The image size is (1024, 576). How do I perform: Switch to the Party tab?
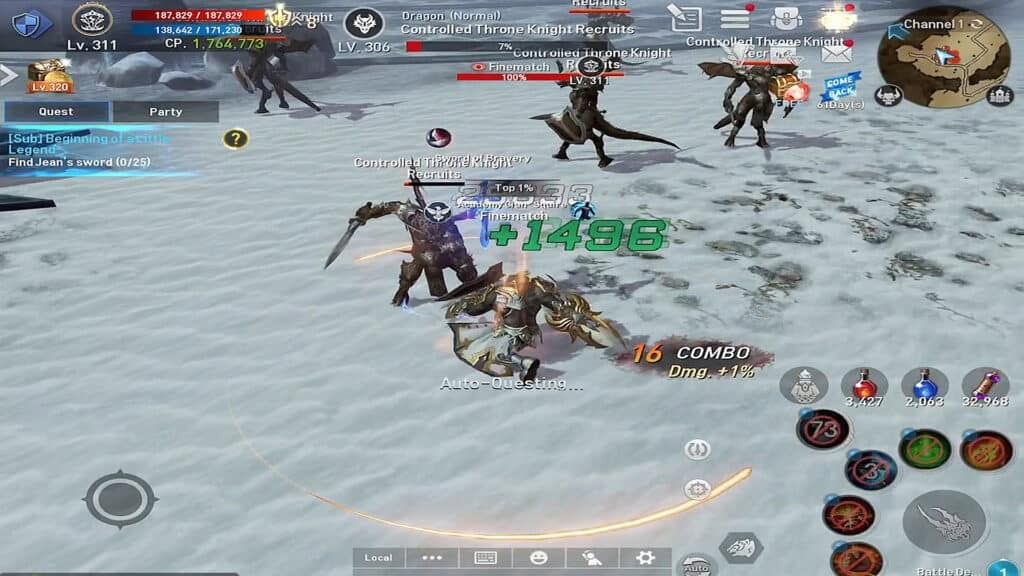point(165,112)
